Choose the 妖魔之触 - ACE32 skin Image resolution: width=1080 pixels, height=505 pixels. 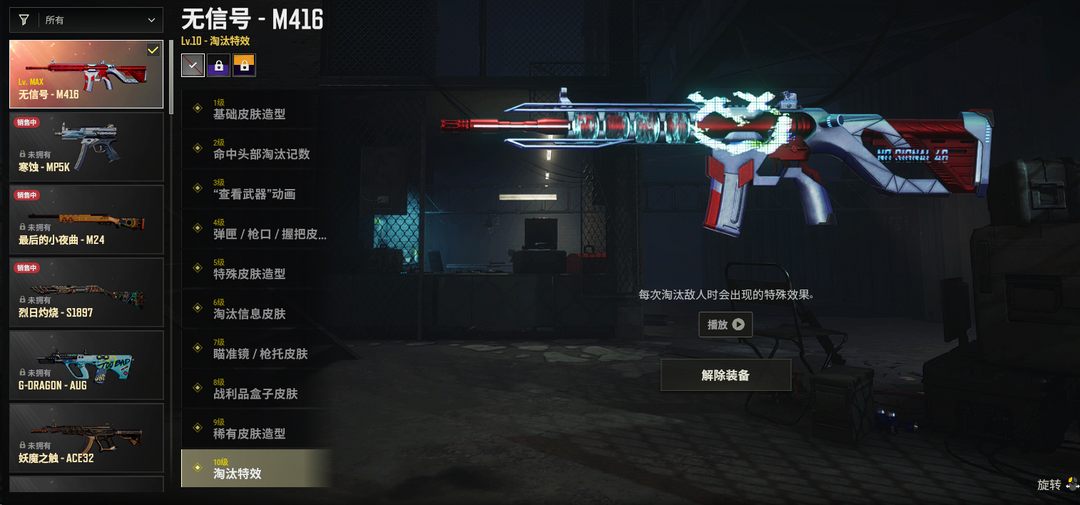[86, 438]
